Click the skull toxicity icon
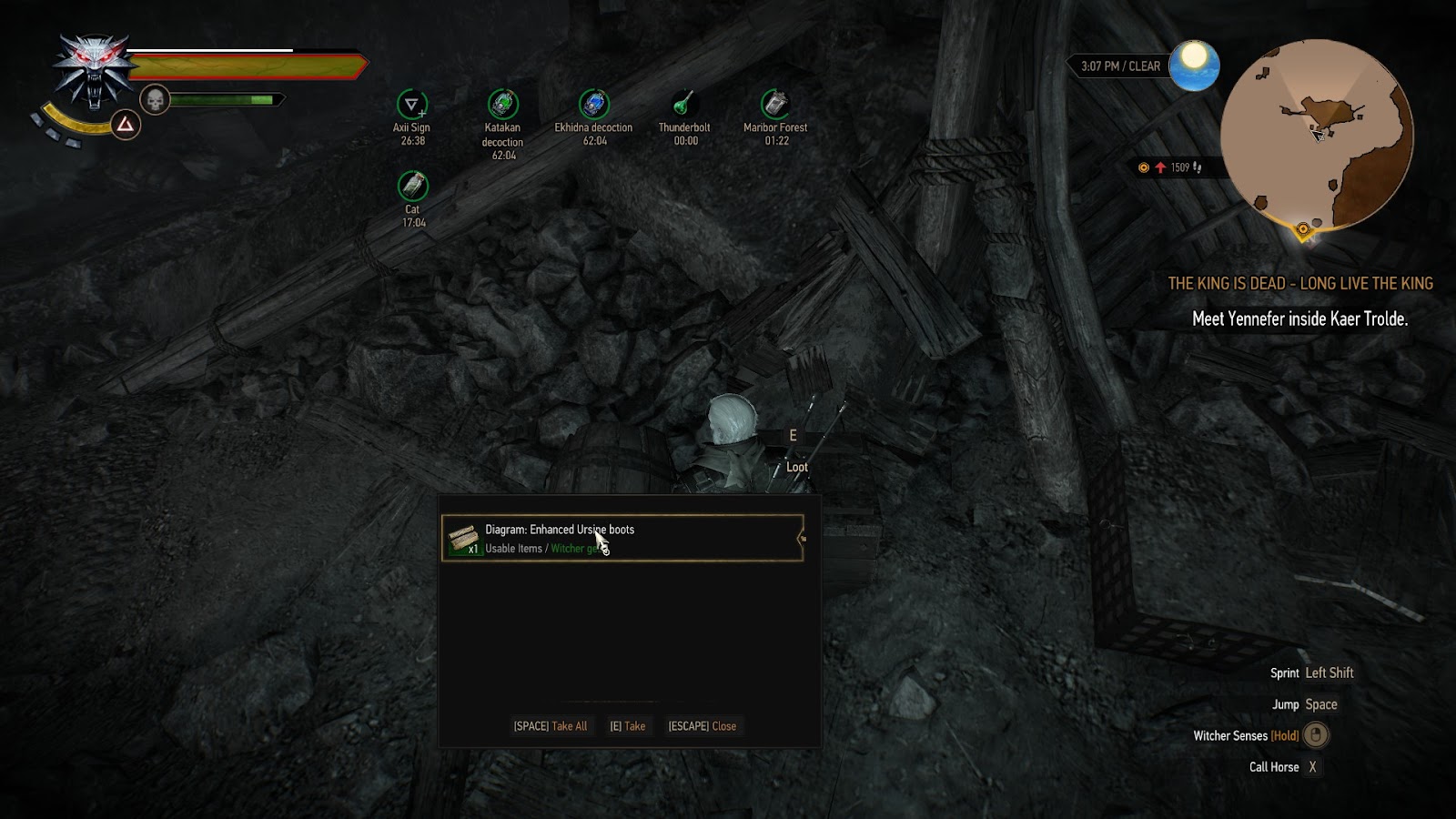The image size is (1456, 819). point(155,100)
